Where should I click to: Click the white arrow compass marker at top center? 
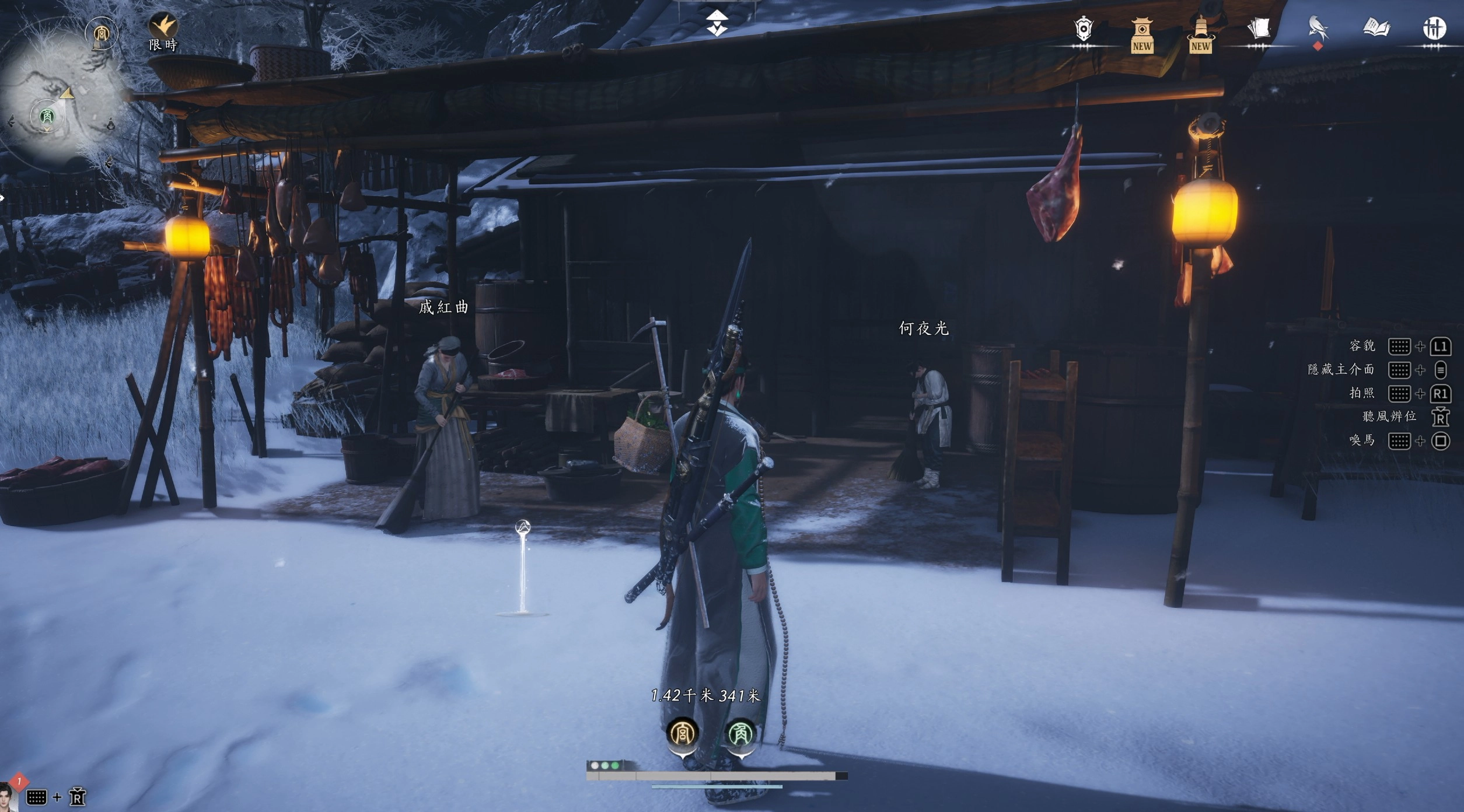[x=717, y=23]
